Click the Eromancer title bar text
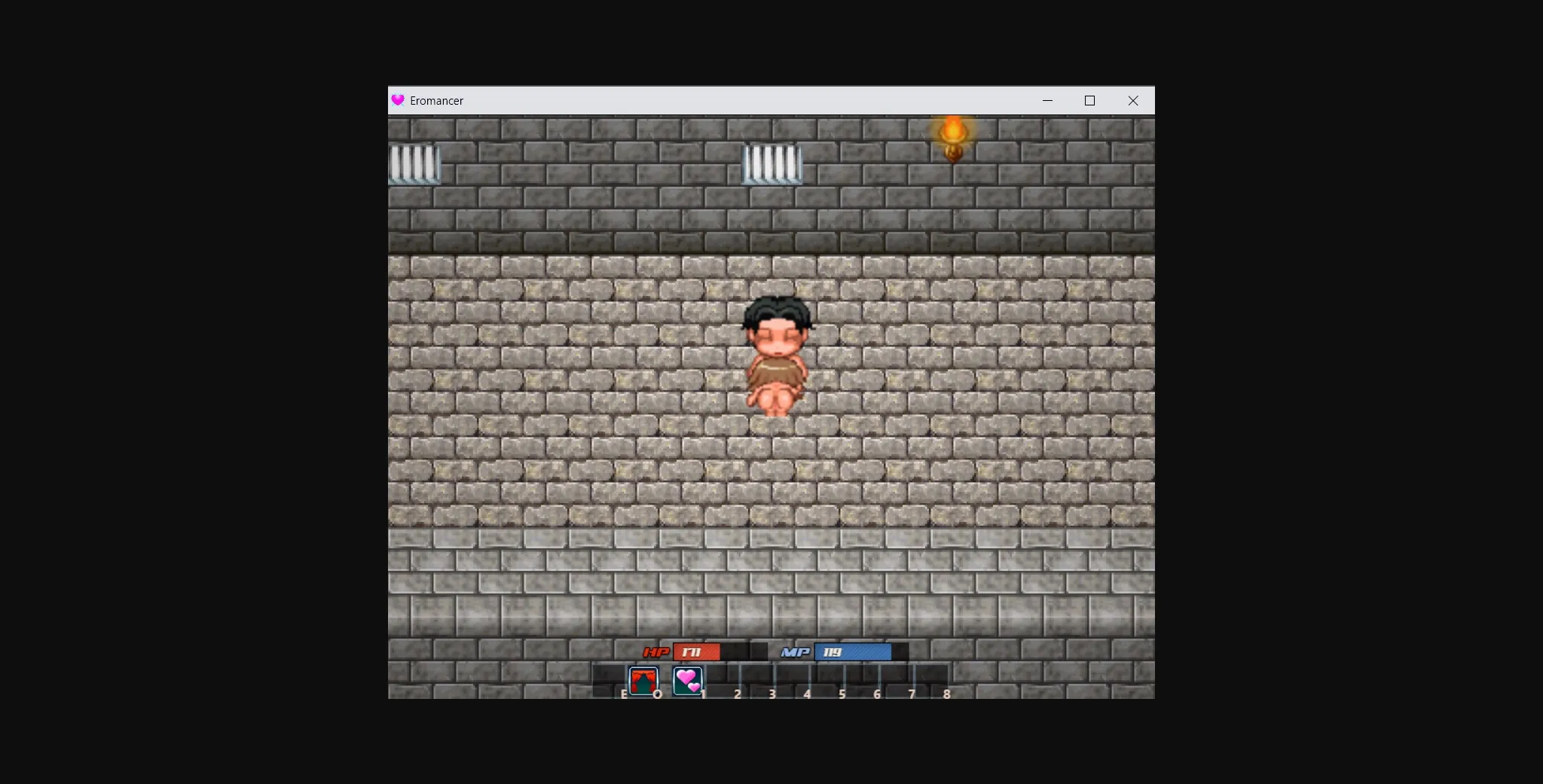Image resolution: width=1543 pixels, height=784 pixels. click(x=438, y=100)
